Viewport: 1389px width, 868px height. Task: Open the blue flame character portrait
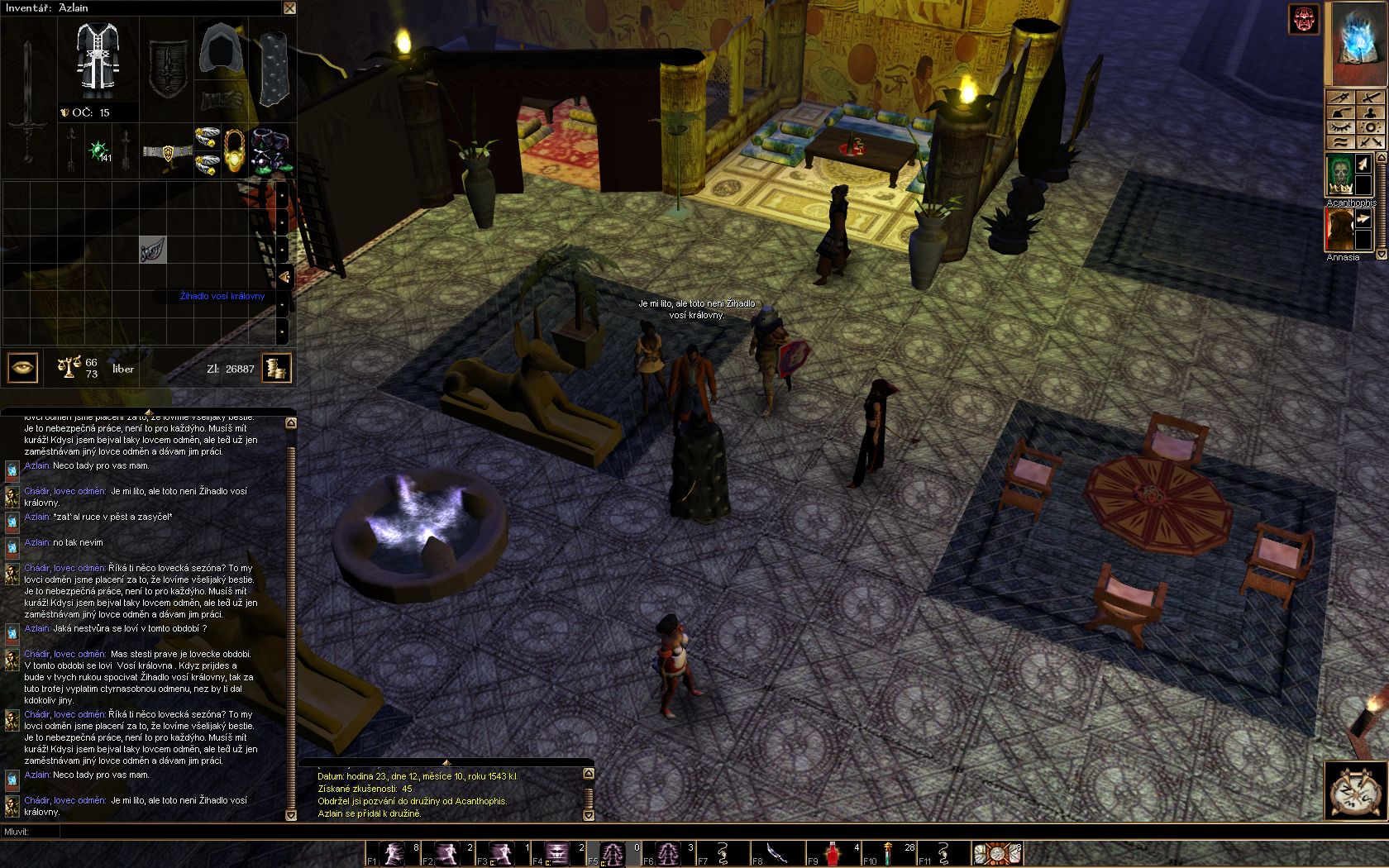(x=1357, y=43)
